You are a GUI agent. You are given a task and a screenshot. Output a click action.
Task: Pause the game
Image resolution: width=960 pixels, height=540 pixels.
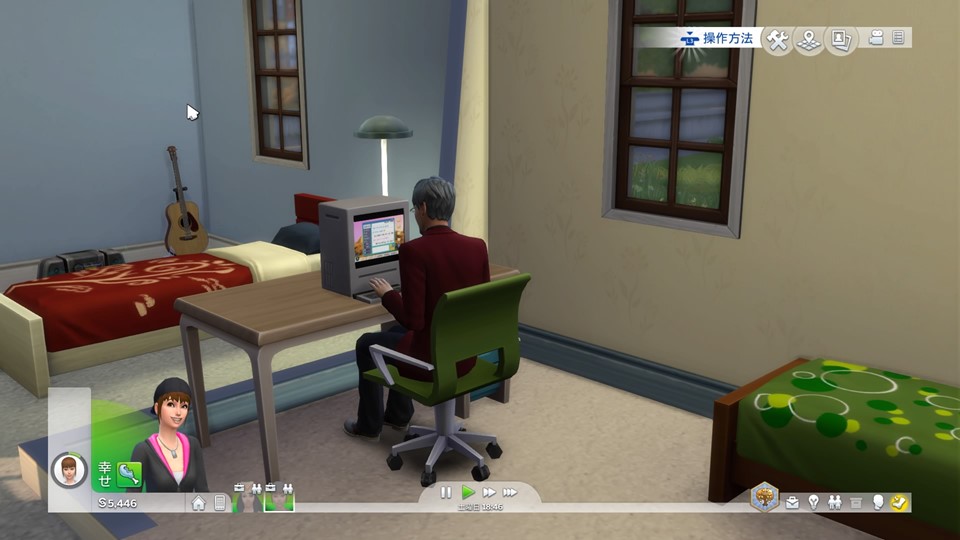point(446,492)
